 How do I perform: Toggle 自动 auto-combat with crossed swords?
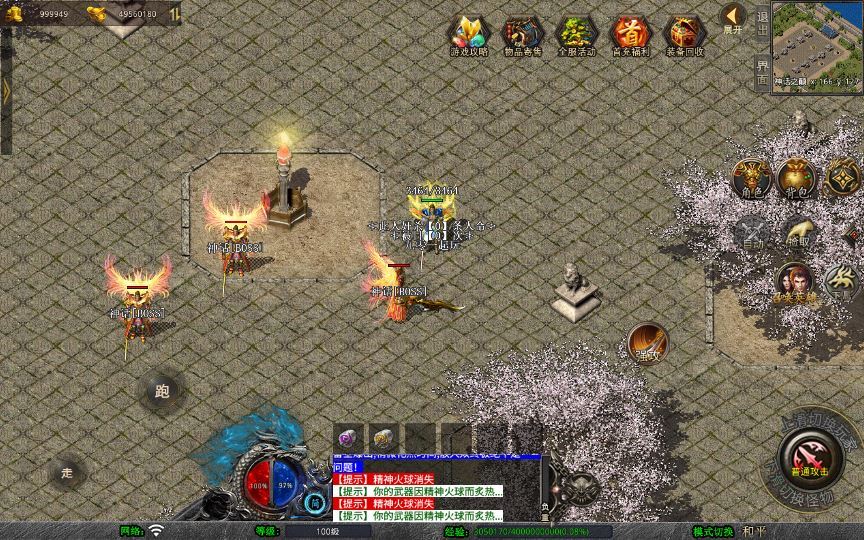click(x=752, y=232)
